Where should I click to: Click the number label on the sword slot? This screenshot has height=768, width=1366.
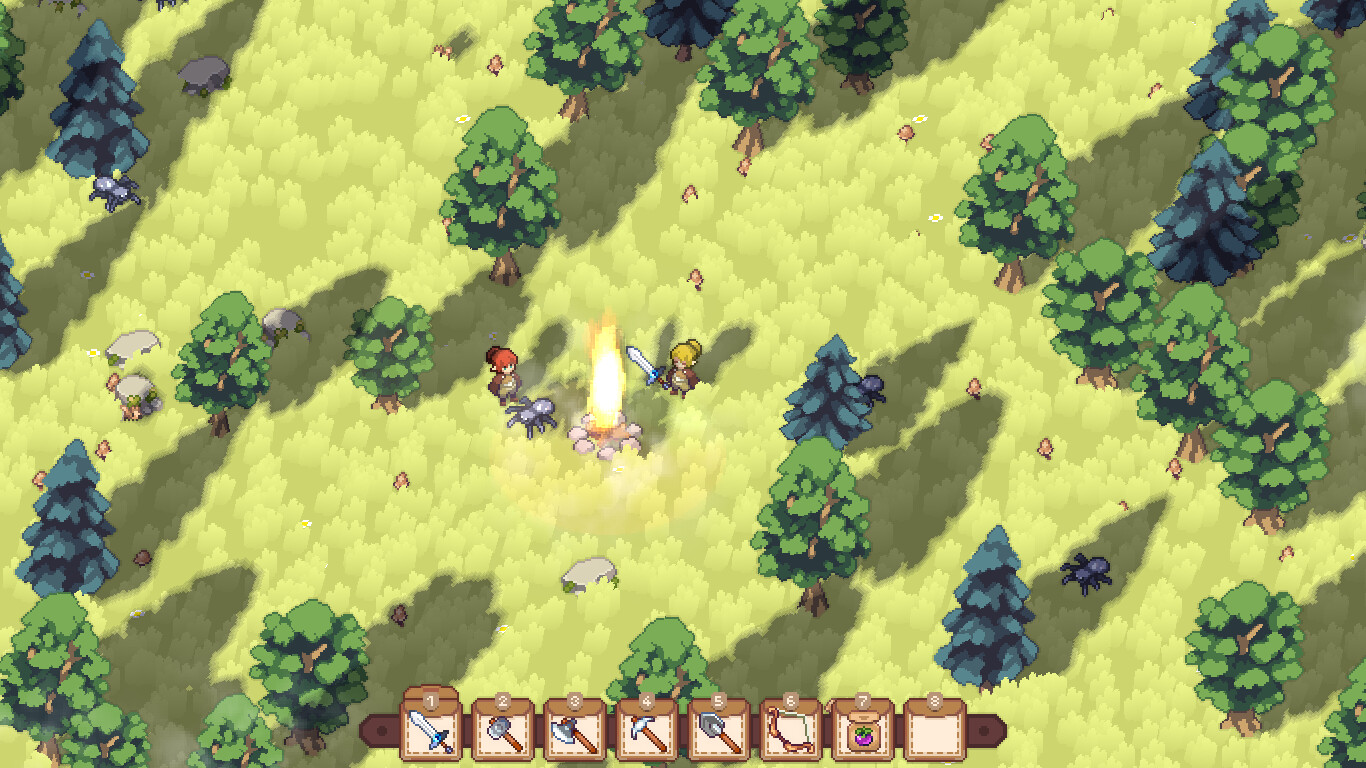point(431,701)
